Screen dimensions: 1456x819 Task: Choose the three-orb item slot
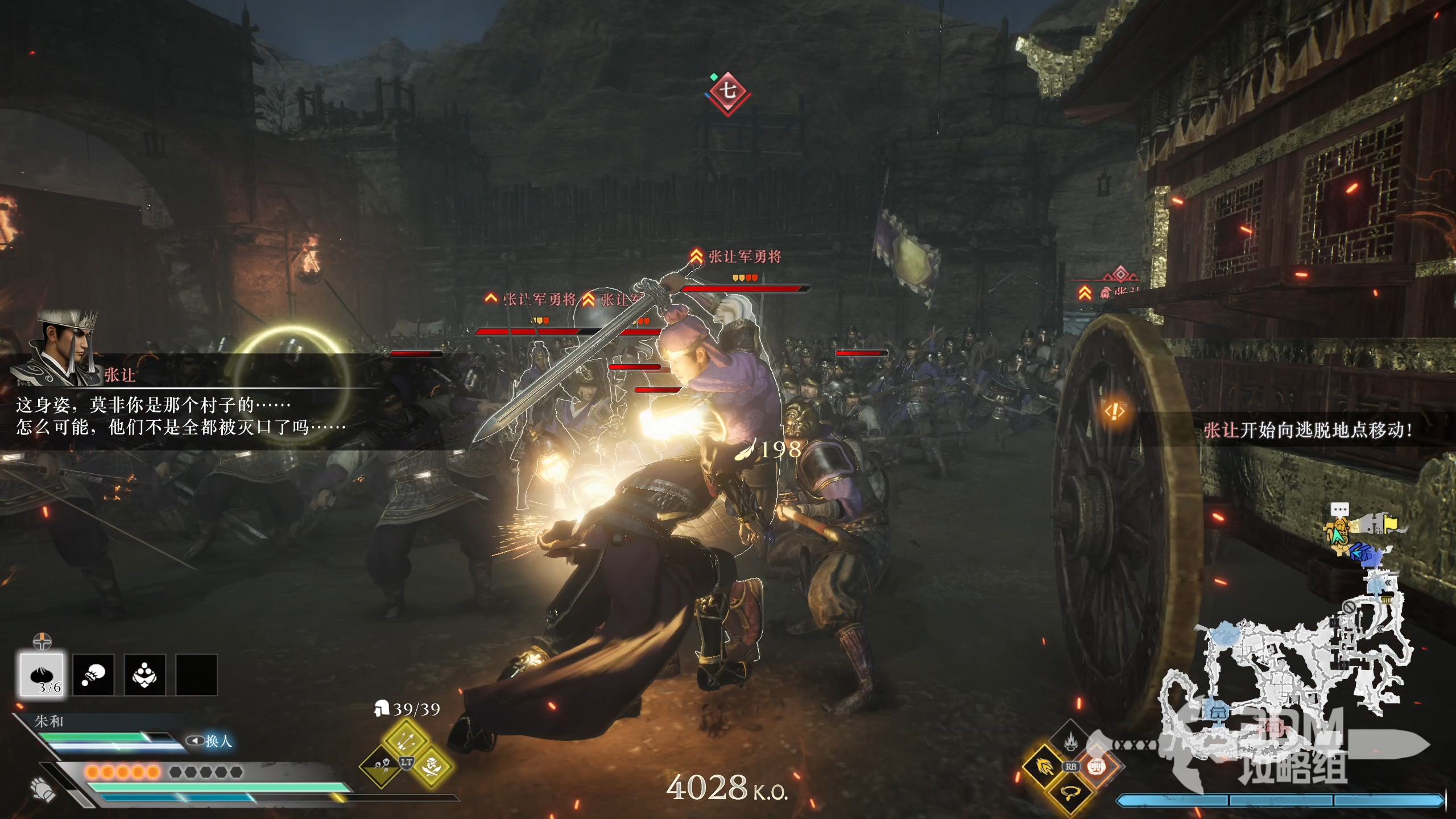coord(144,675)
